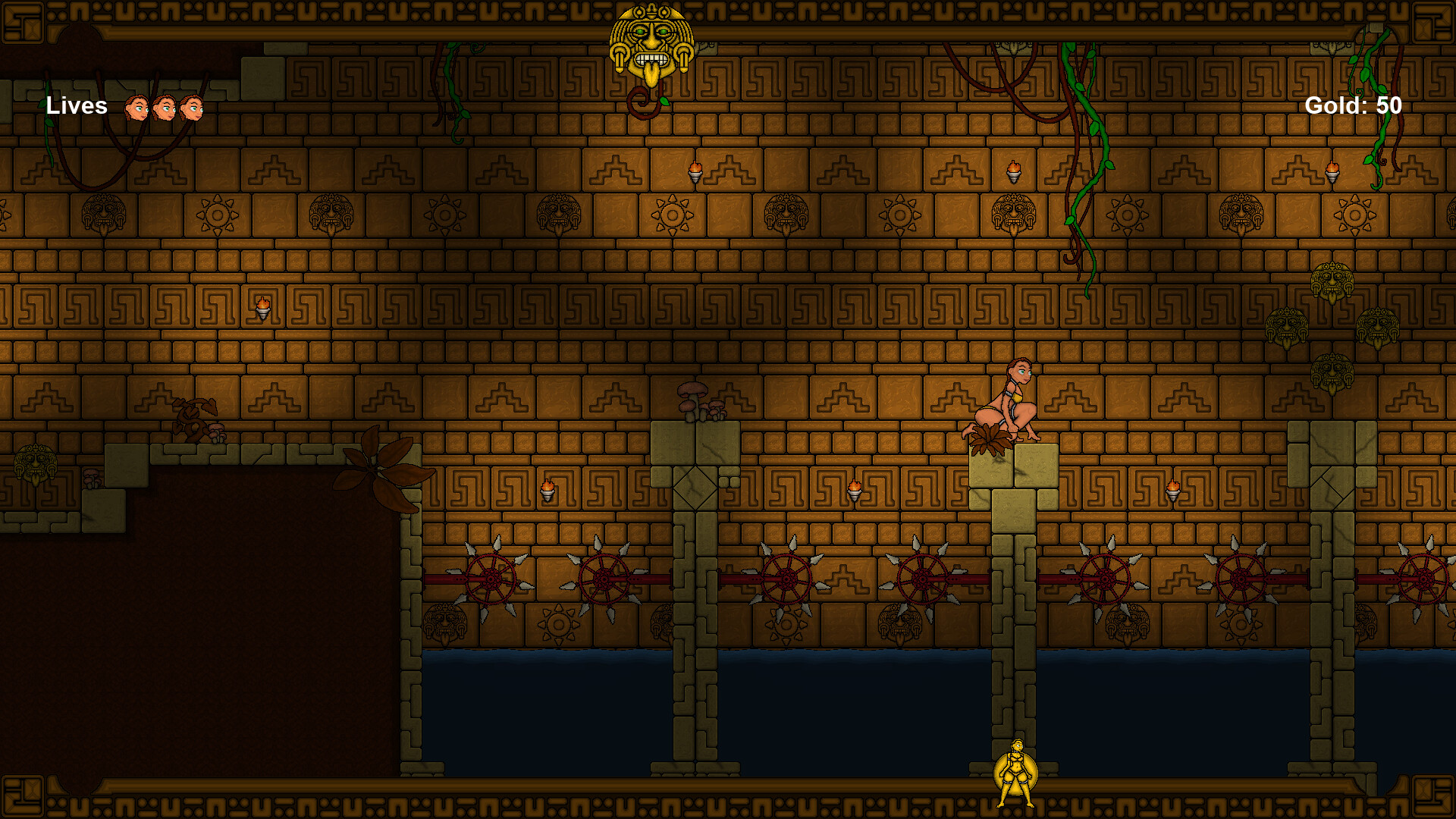This screenshot has width=1456, height=819.
Task: Click the third life head icon
Action: coord(192,108)
